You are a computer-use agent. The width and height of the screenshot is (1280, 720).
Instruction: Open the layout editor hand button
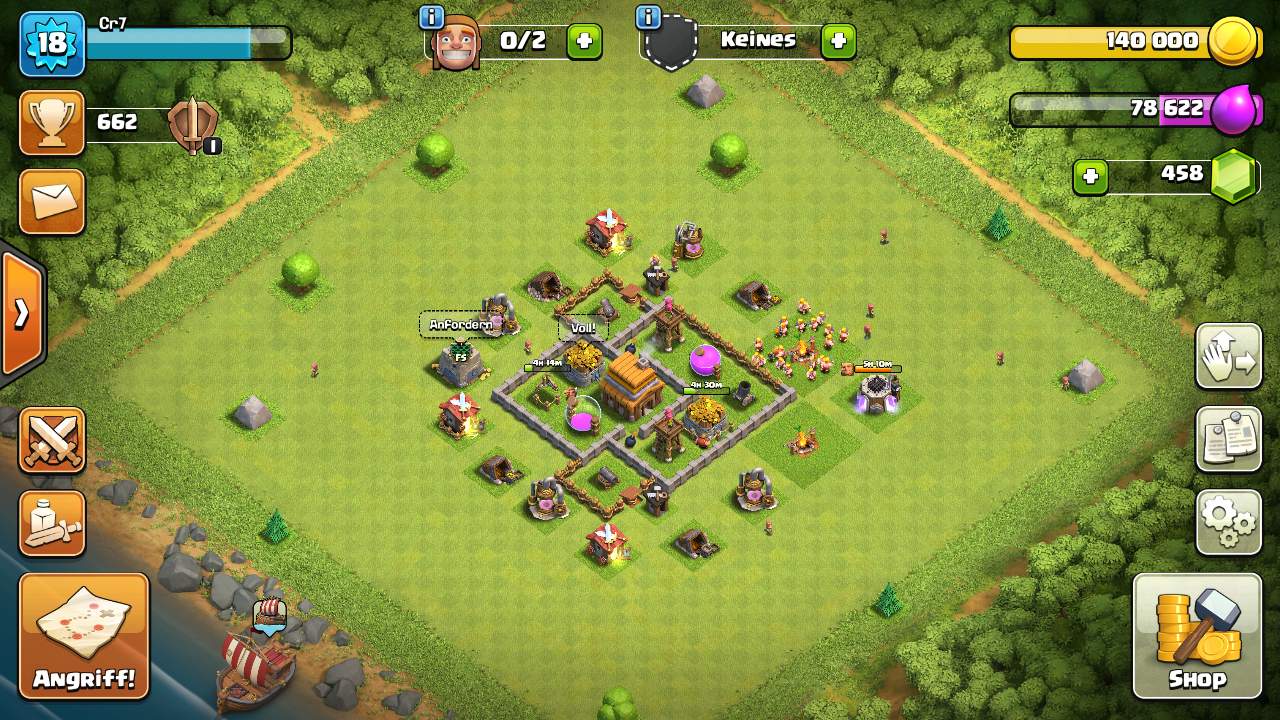point(1228,356)
